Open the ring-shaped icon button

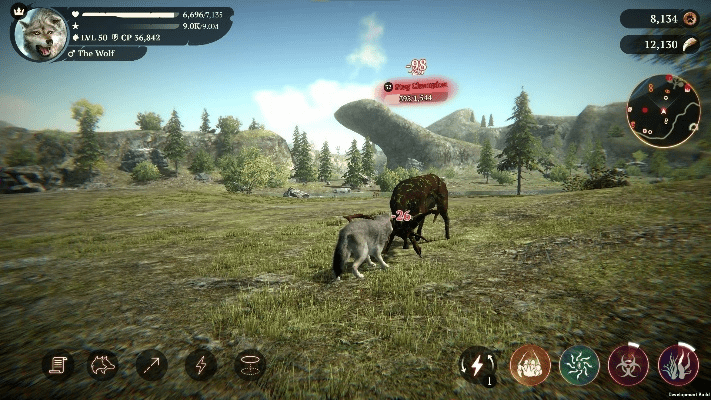point(249,365)
